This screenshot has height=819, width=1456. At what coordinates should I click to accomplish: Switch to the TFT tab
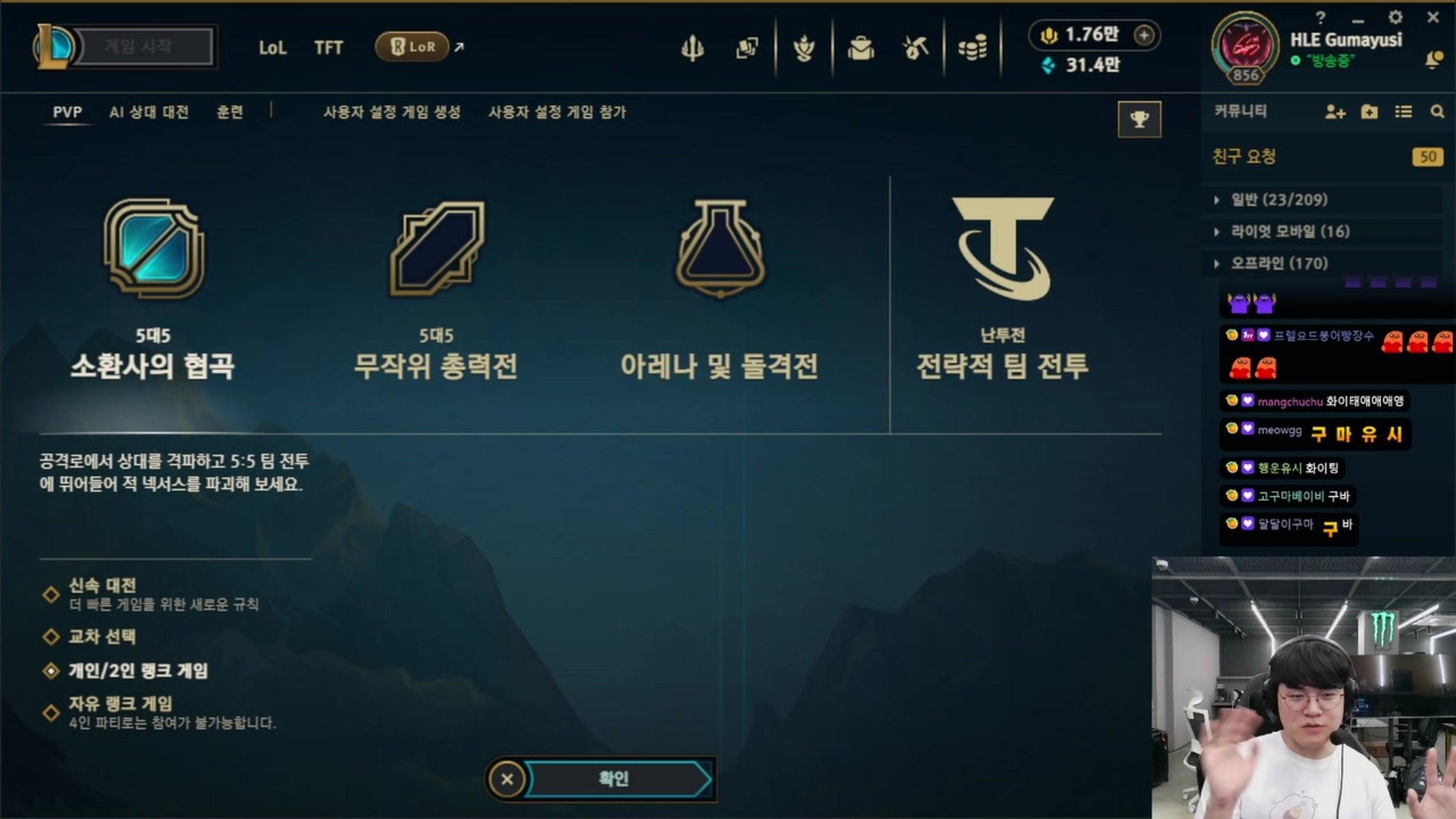pyautogui.click(x=329, y=47)
